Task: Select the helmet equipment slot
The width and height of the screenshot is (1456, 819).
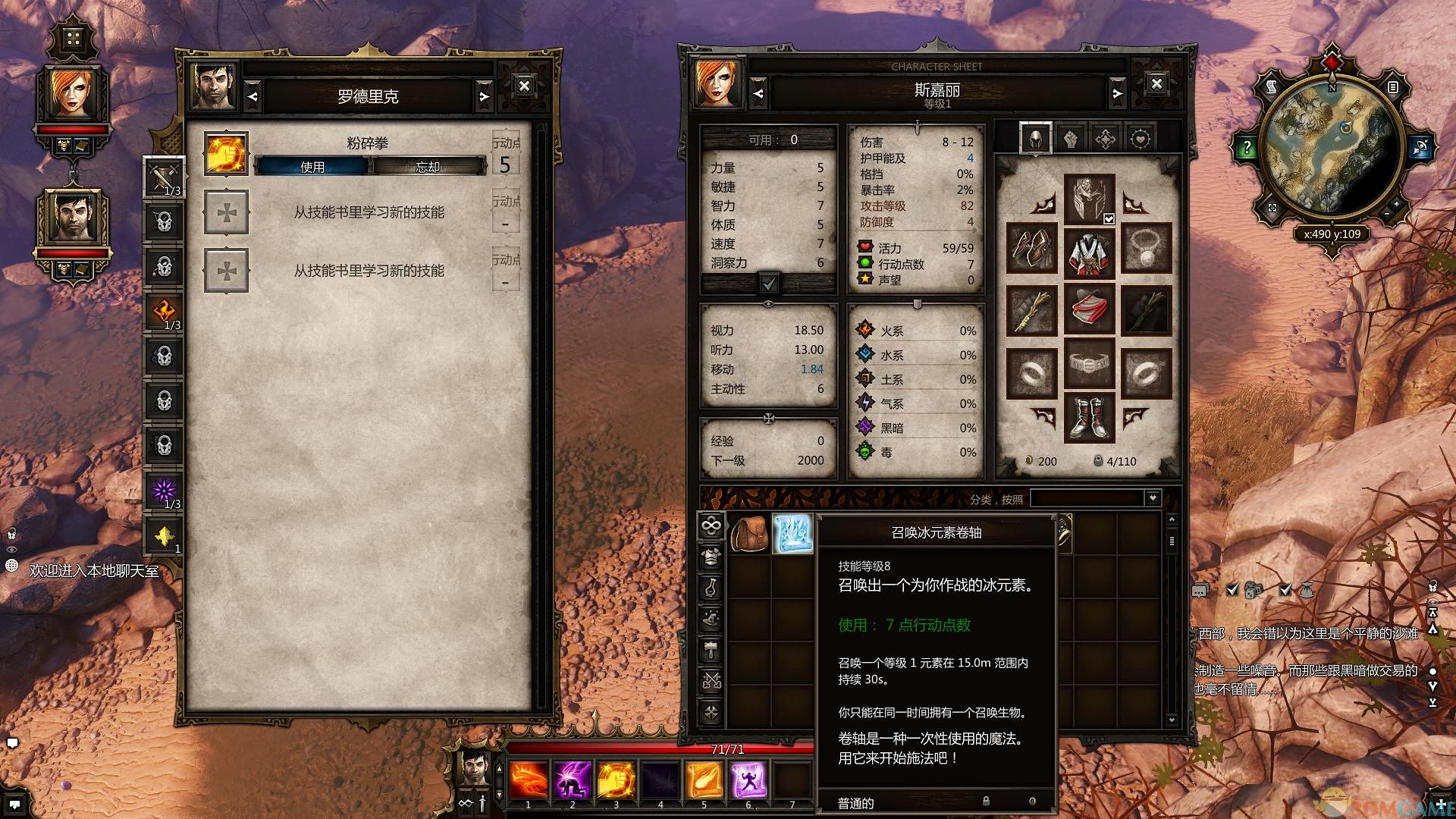Action: coord(1089,199)
